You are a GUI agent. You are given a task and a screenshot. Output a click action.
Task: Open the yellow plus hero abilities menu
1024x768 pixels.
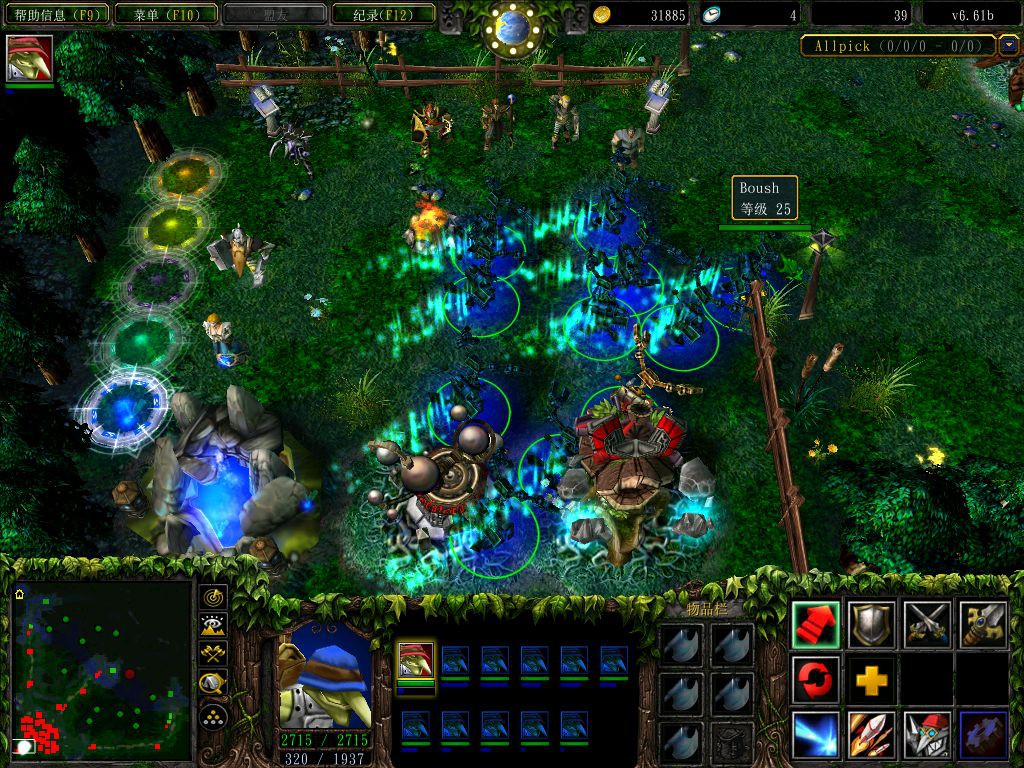pyautogui.click(x=871, y=680)
